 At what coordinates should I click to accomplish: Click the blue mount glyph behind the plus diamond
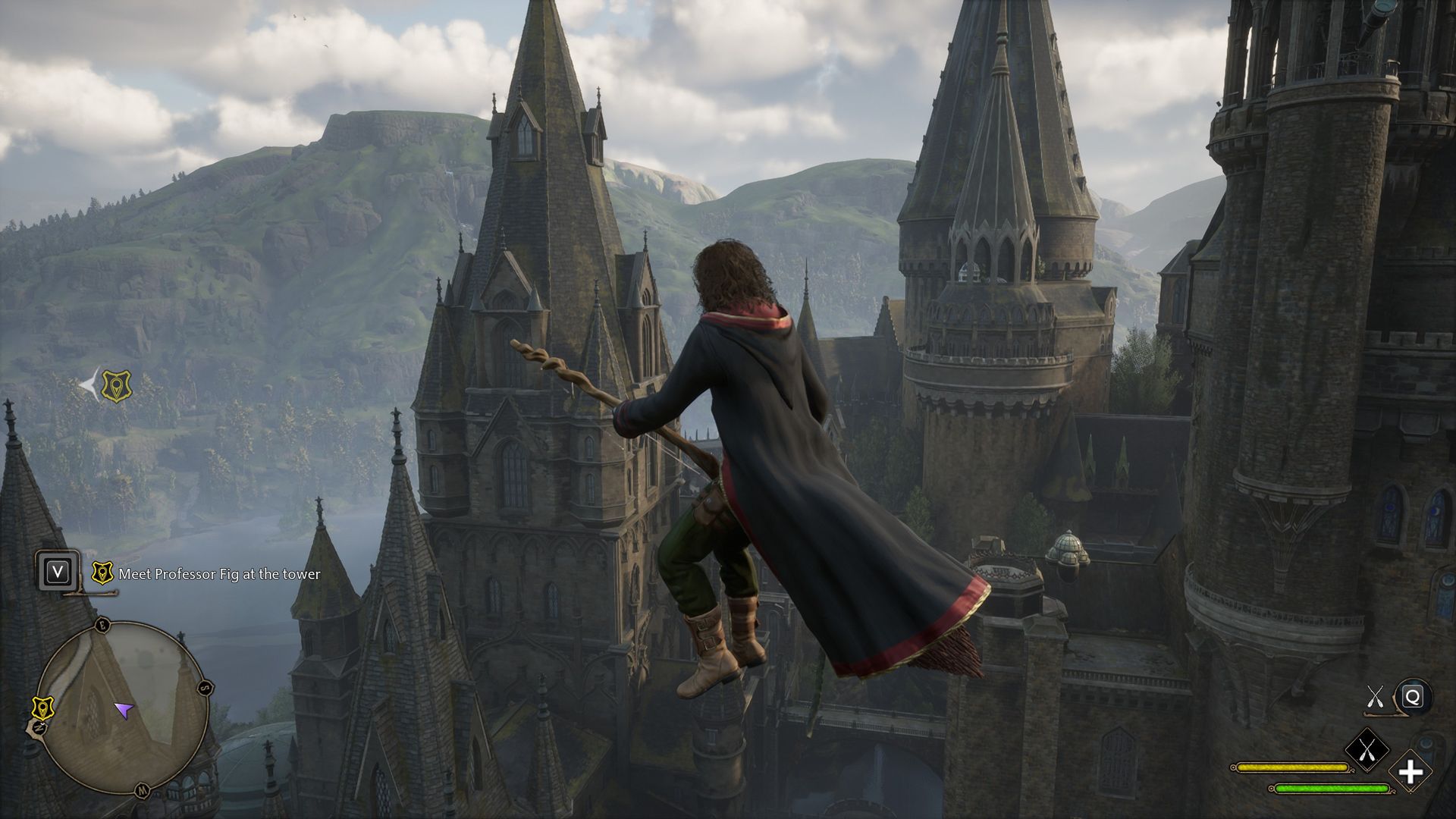(1428, 743)
